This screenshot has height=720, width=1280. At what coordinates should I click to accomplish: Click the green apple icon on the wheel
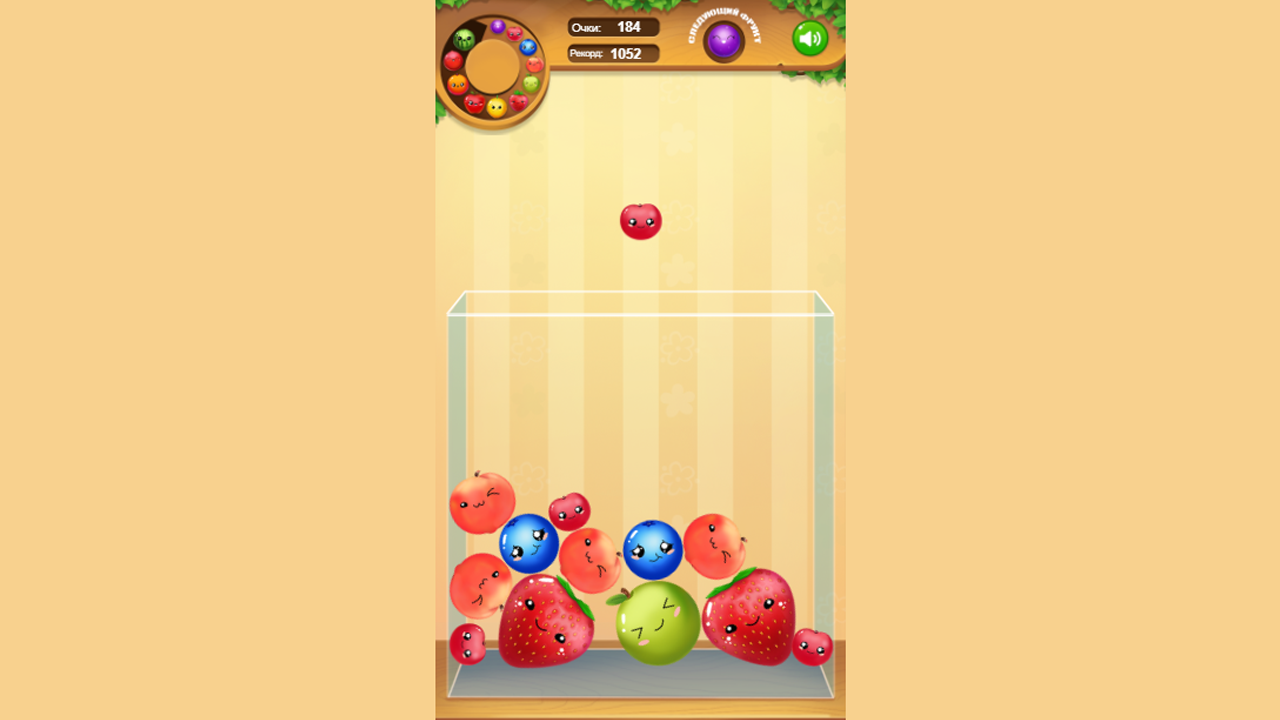pyautogui.click(x=531, y=82)
